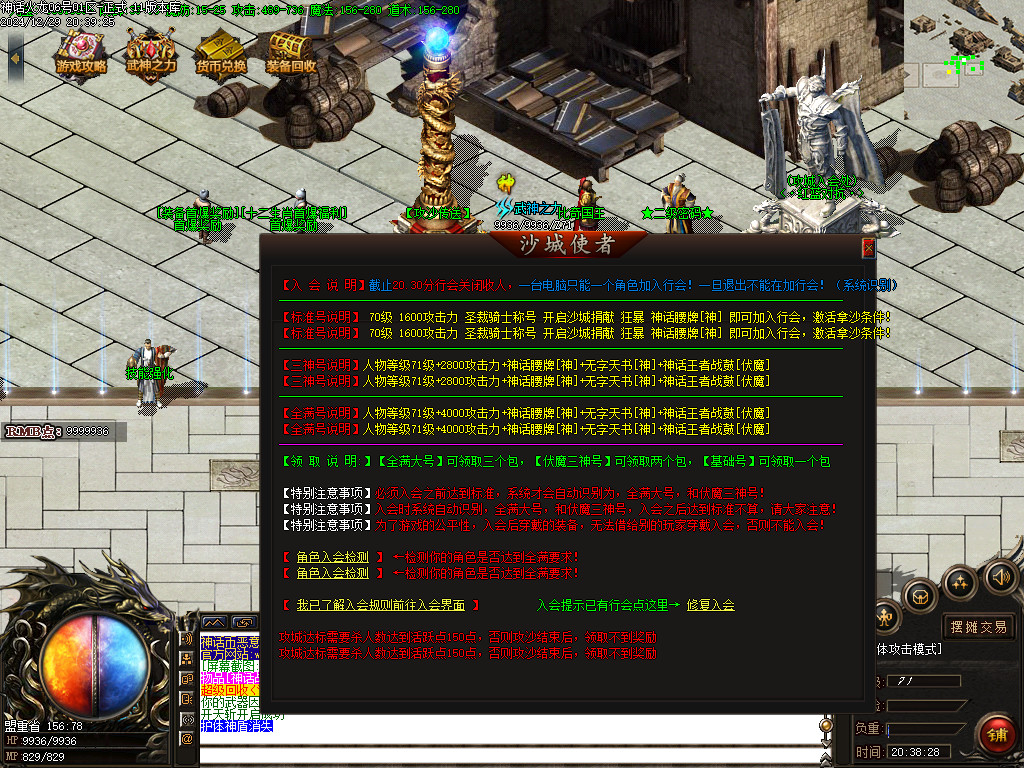Open the 游戏攻略 game guide icon
Screen dimensions: 1024x768
(x=81, y=54)
